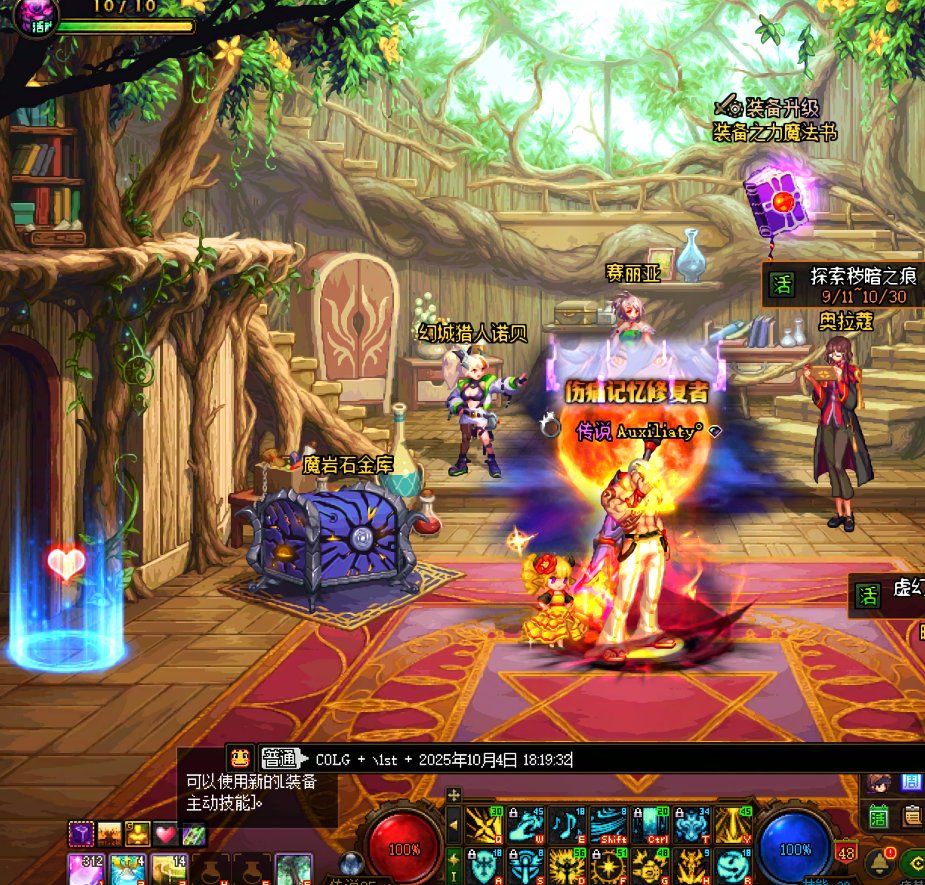
Task: Click the character portrait at top left
Action: click(x=36, y=14)
